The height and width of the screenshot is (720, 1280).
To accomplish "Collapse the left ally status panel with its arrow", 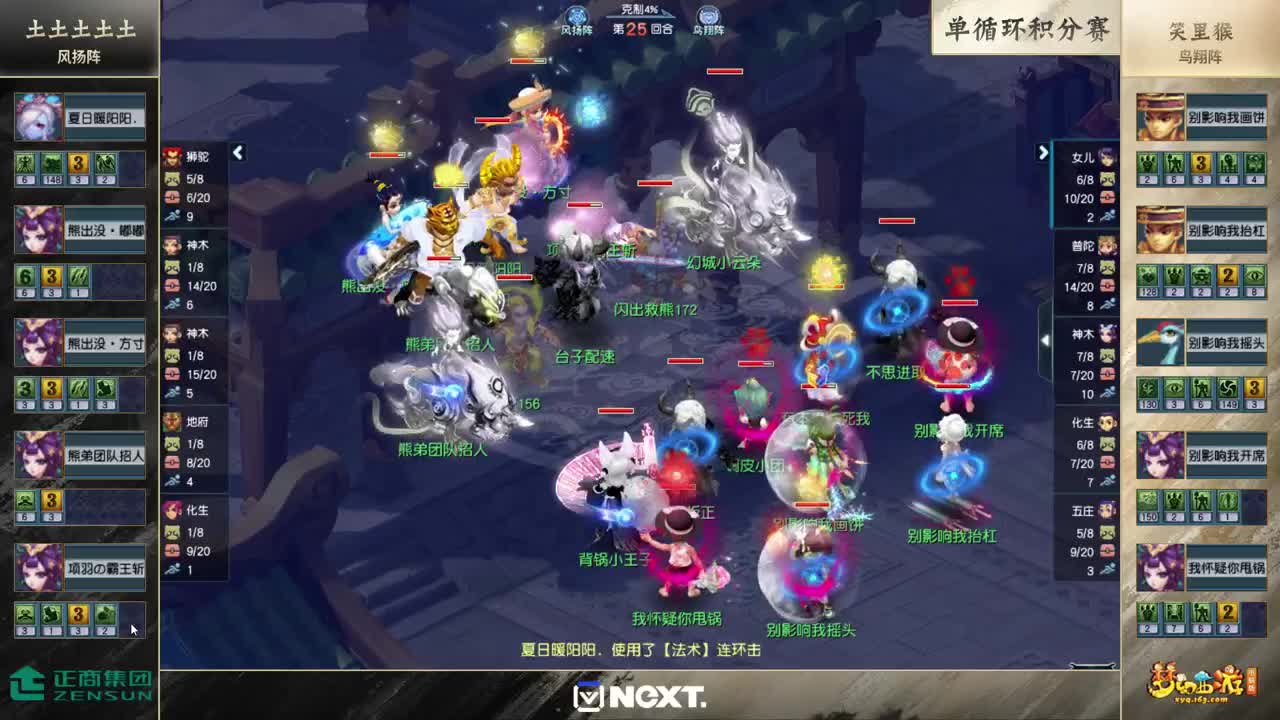I will coord(237,154).
